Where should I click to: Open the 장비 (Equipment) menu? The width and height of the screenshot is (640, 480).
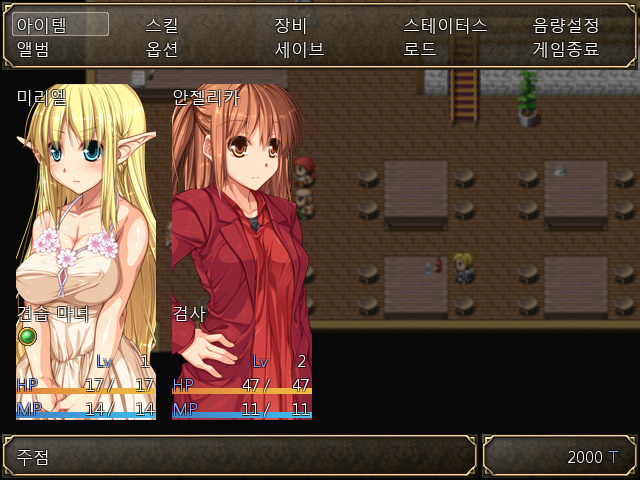pos(291,25)
